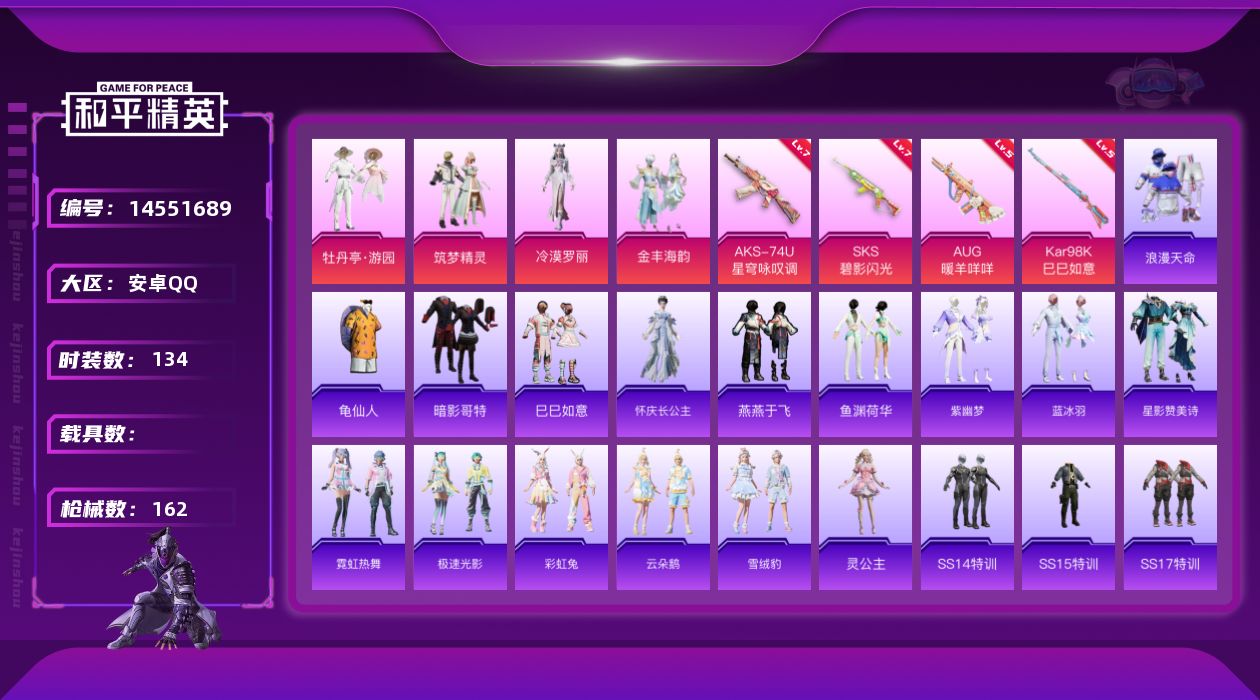
Task: Choose the 筑梦精灵 outfit tile
Action: tap(460, 211)
